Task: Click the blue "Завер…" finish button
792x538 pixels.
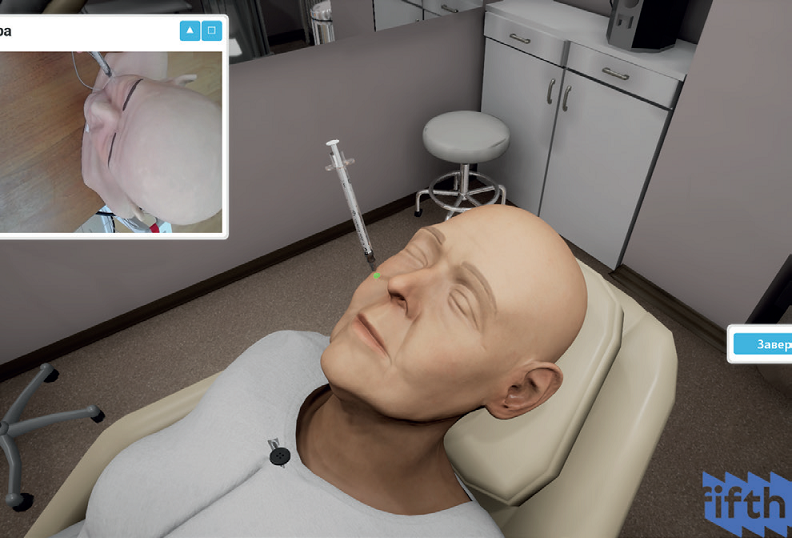Action: [x=763, y=344]
